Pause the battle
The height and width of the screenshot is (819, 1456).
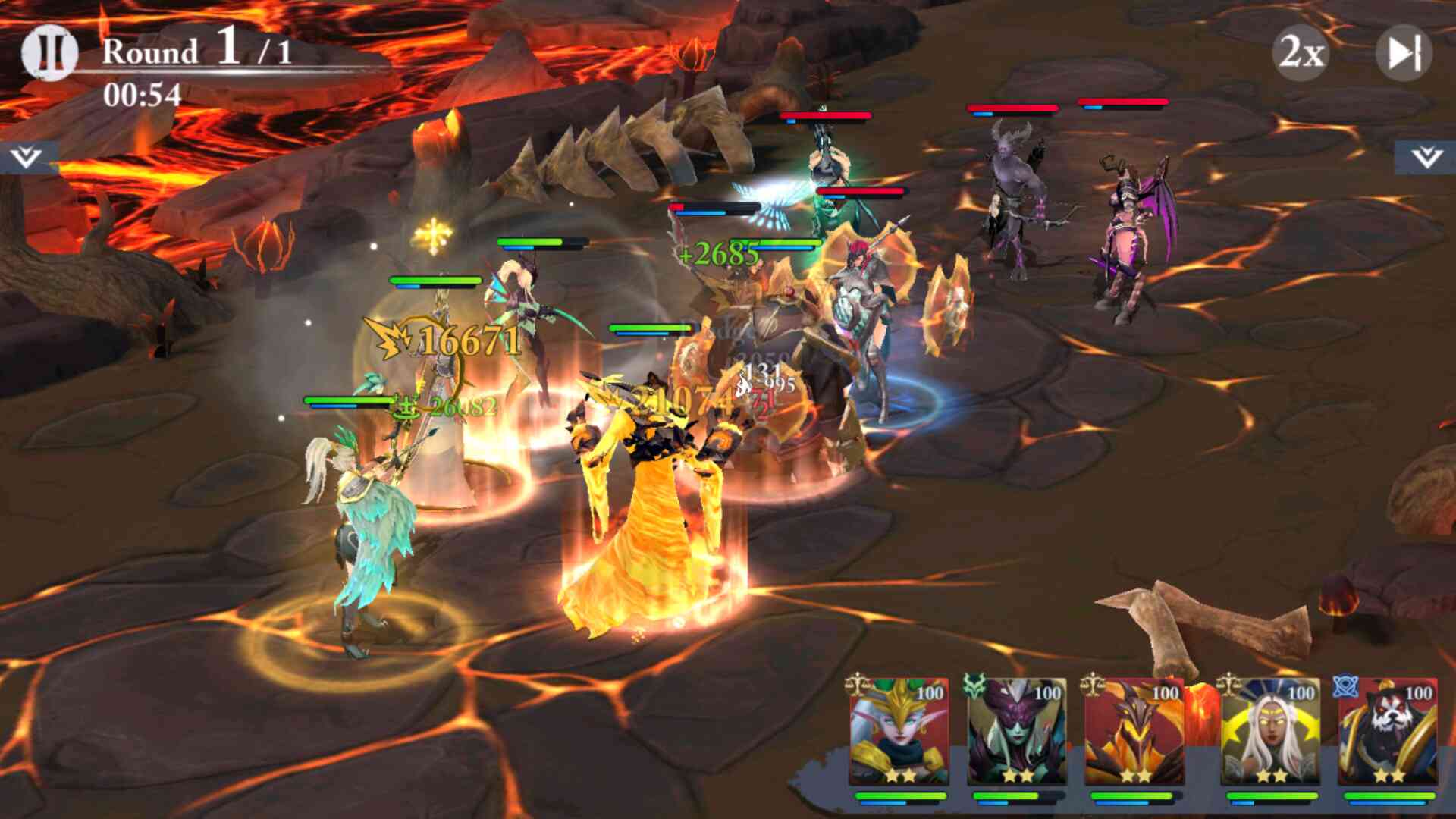(50, 53)
